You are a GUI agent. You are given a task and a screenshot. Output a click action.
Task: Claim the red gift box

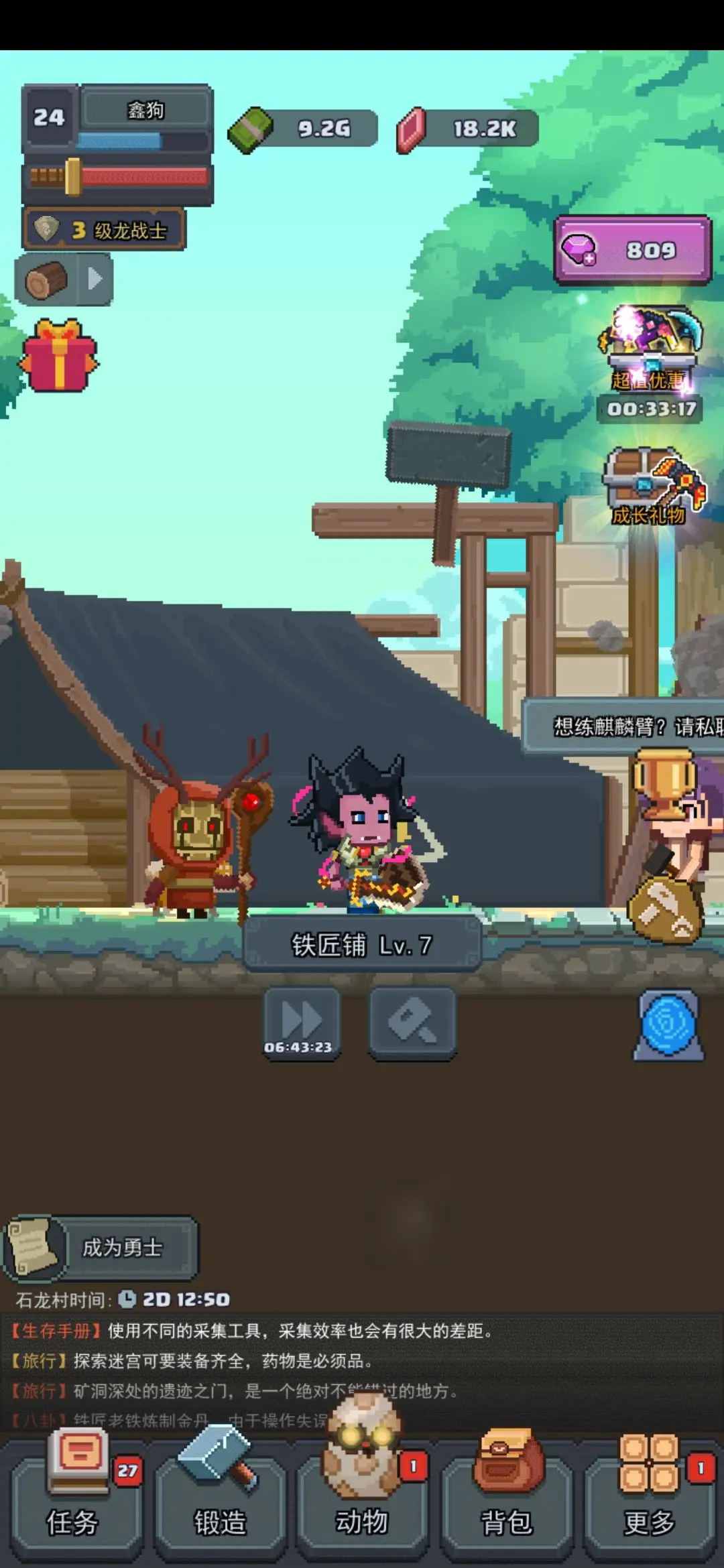coord(59,355)
